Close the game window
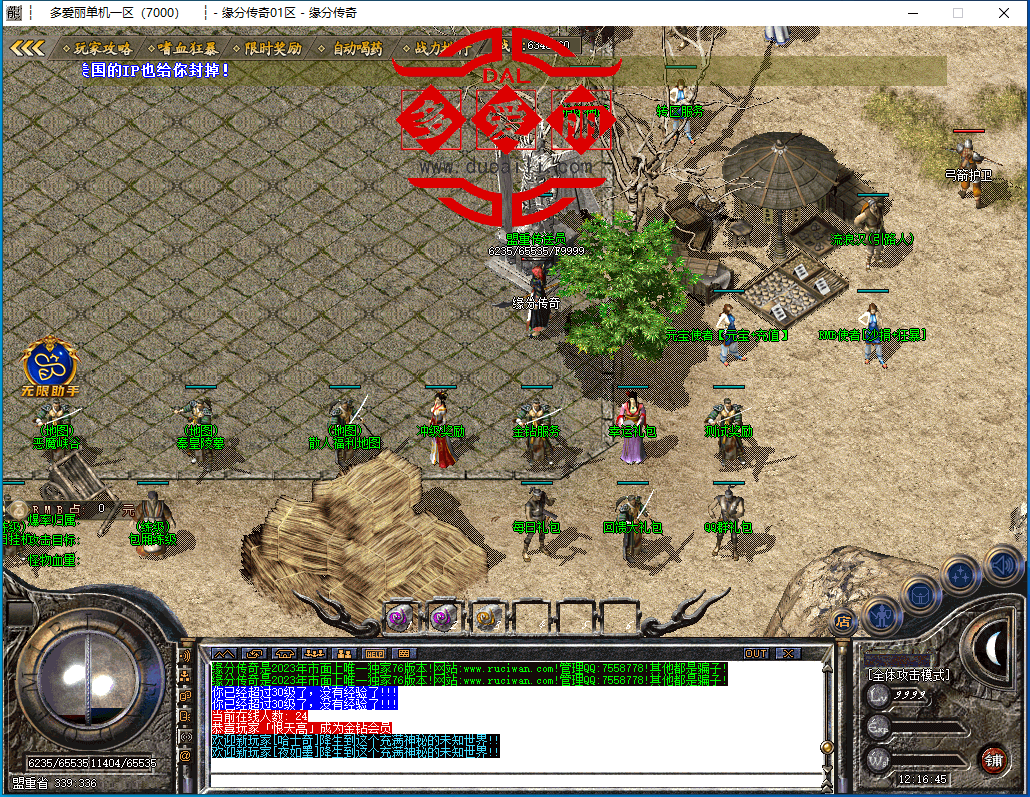1030x797 pixels. 1002,13
